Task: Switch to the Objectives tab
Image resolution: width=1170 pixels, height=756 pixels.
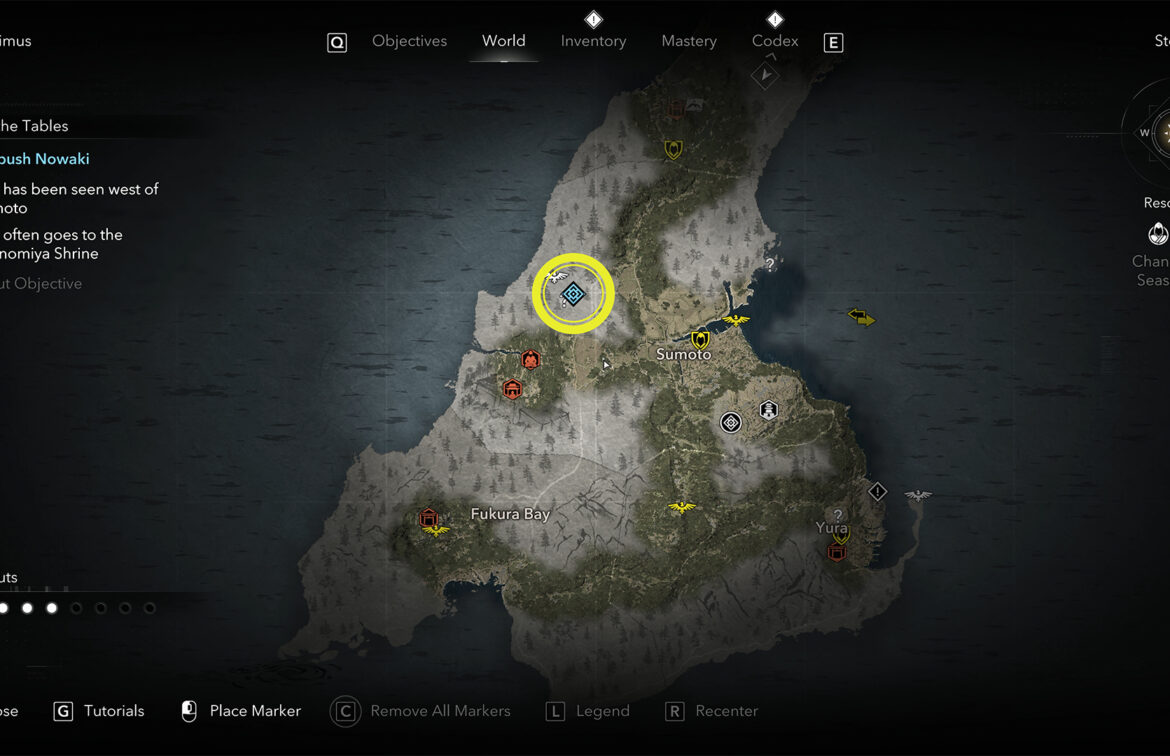Action: point(409,41)
